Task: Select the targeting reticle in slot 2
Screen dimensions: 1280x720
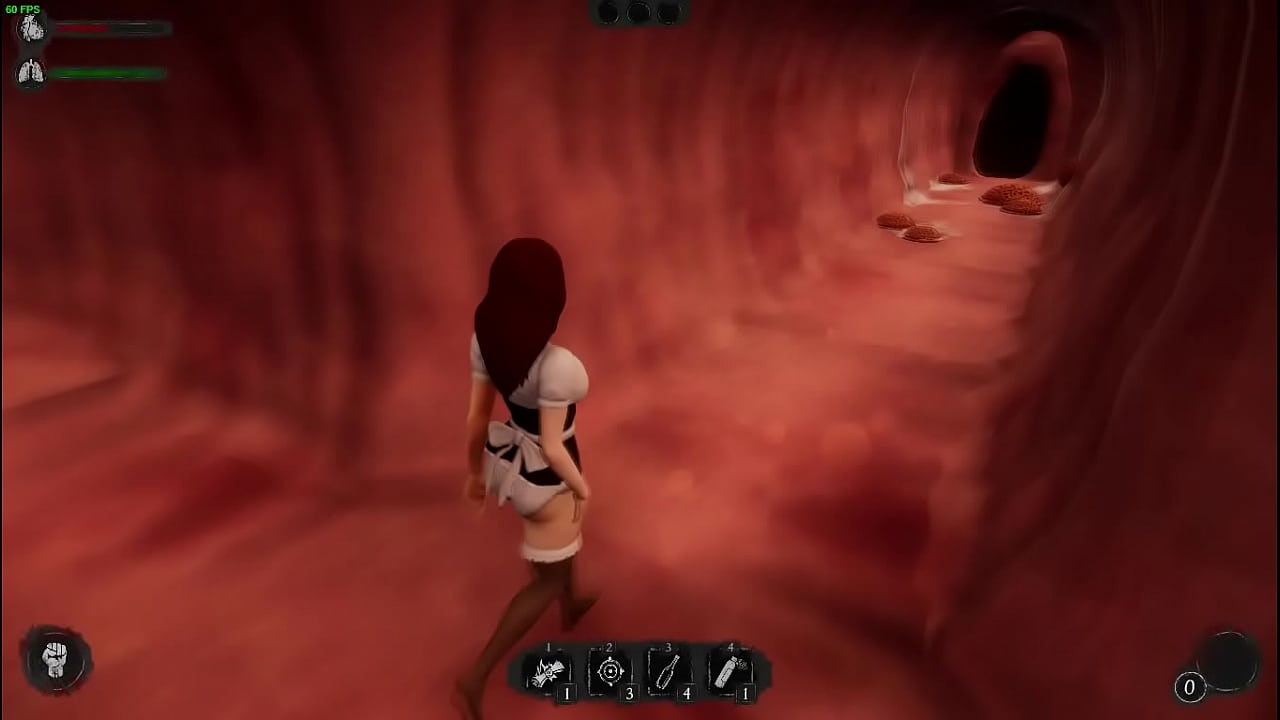Action: tap(610, 673)
